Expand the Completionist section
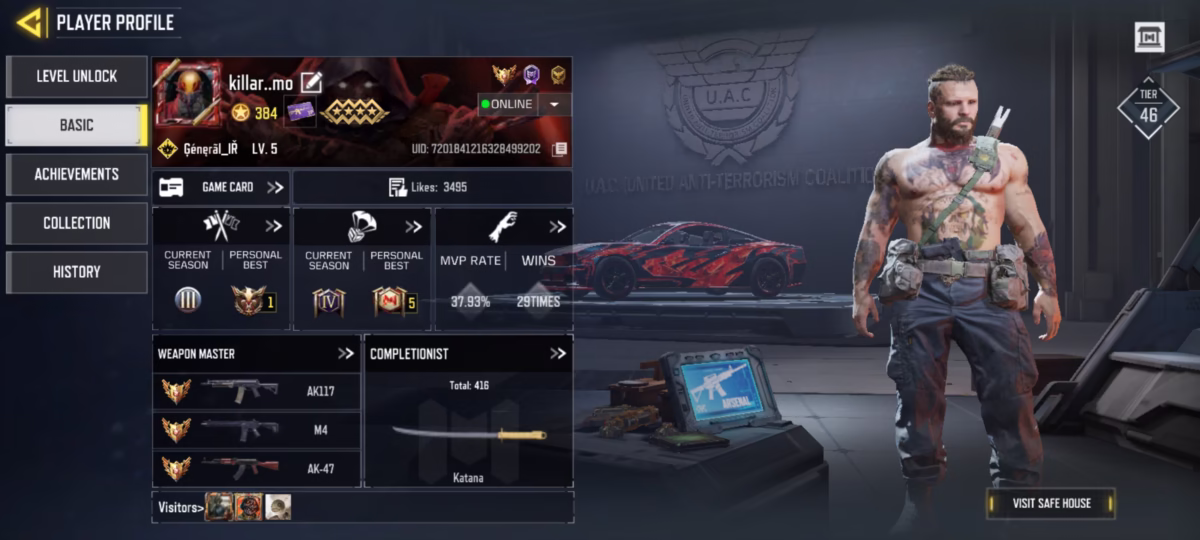The image size is (1200, 540). pyautogui.click(x=558, y=353)
